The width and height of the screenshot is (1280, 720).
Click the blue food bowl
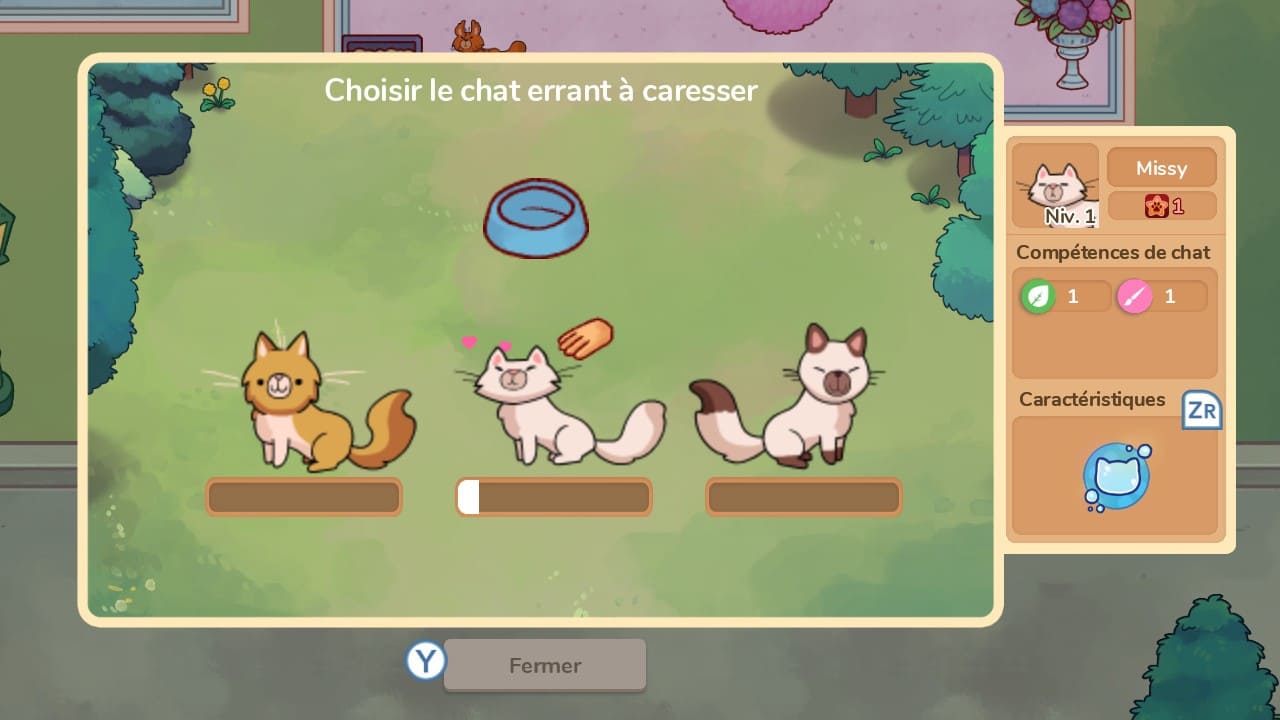[x=536, y=218]
